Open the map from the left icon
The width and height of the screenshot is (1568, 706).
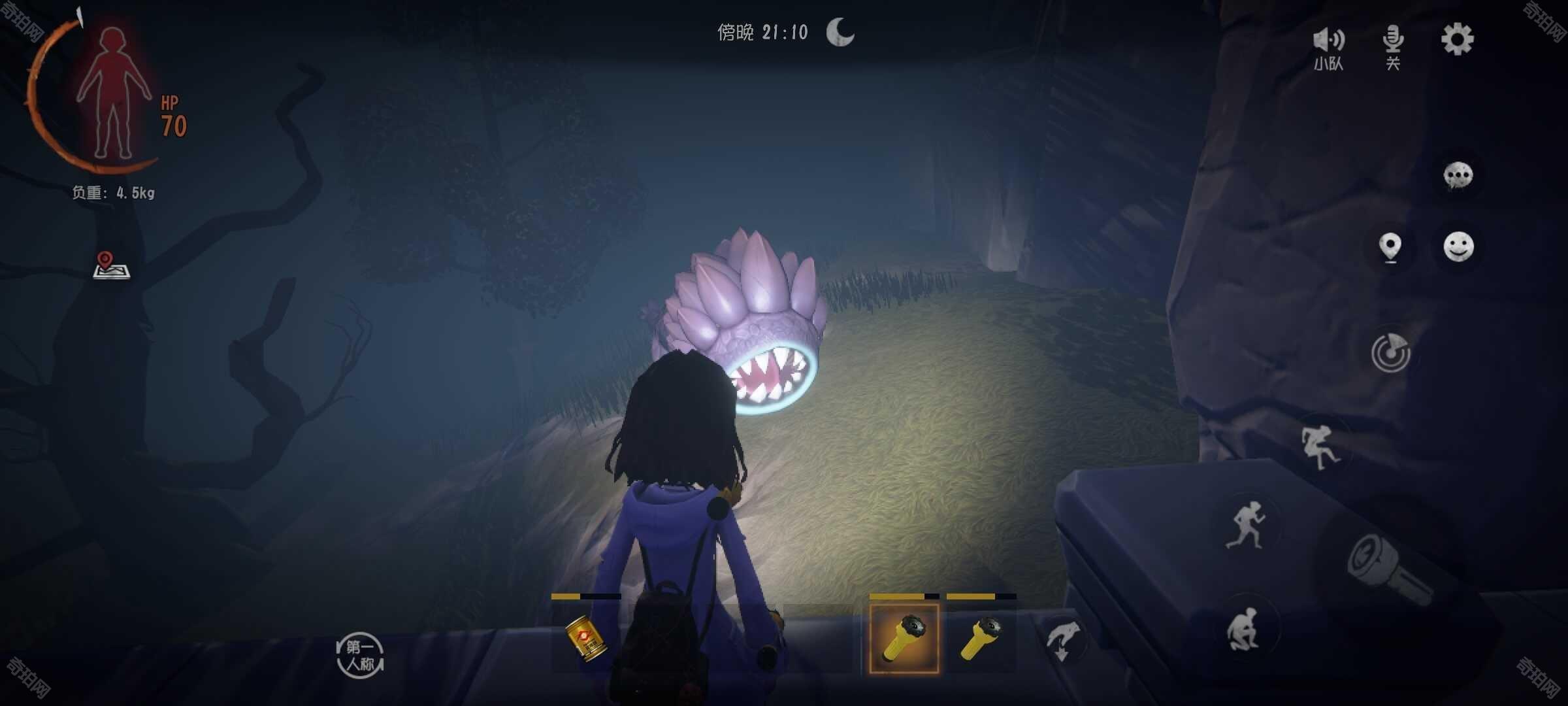[111, 265]
